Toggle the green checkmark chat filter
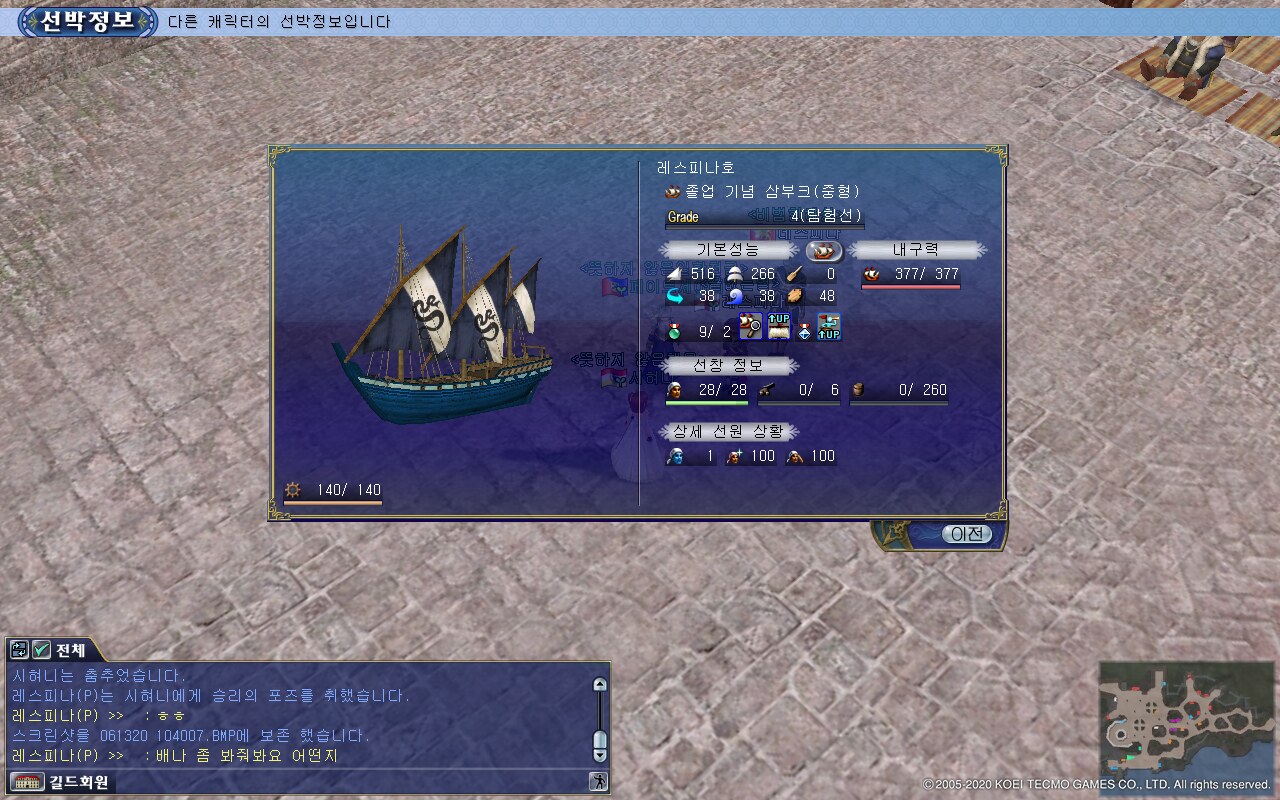 [41, 650]
